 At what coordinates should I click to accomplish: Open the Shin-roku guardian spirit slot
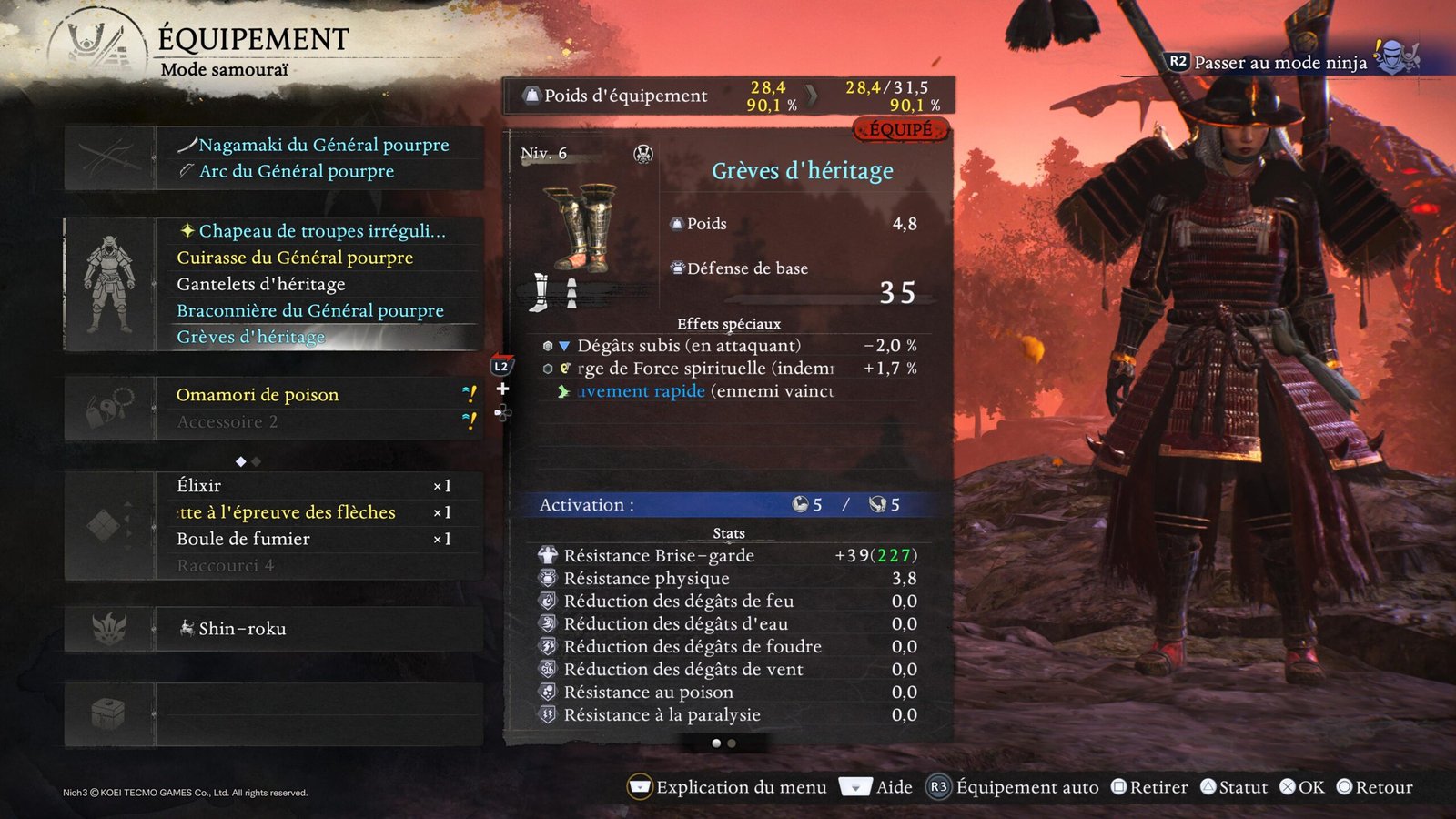click(242, 629)
